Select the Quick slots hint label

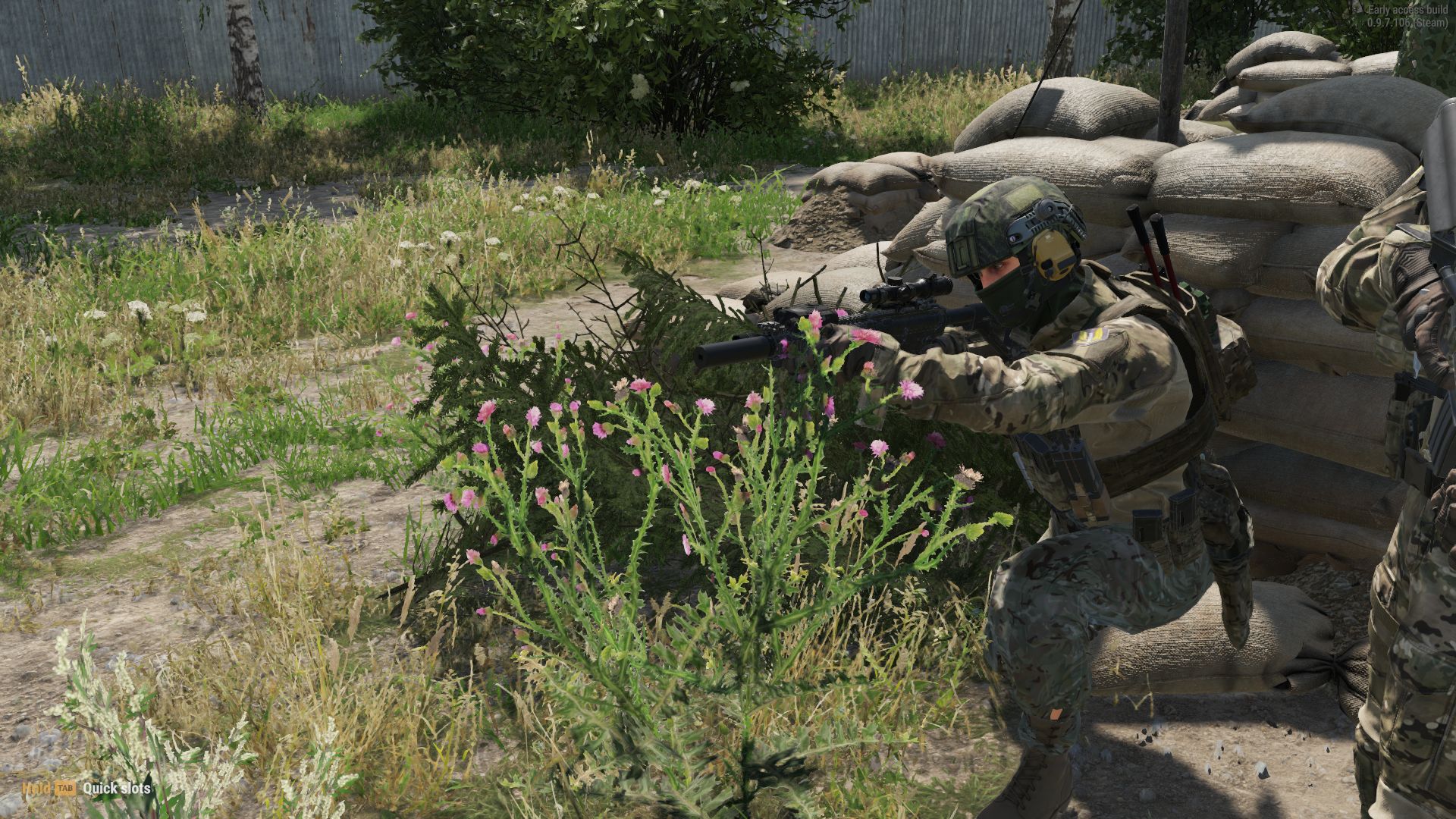(x=115, y=789)
